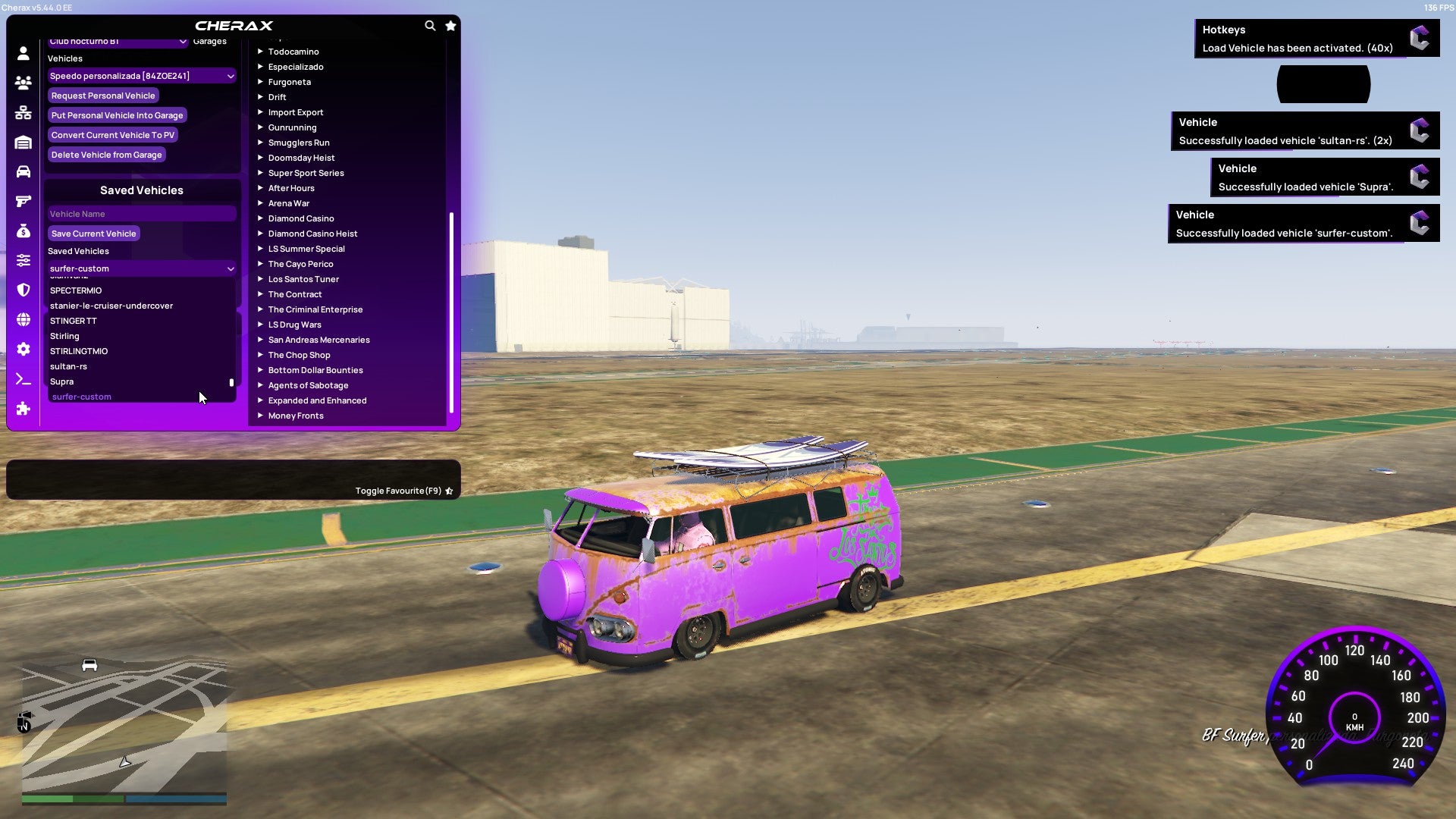This screenshot has height=819, width=1456.
Task: Open the Self menu in the sidebar
Action: point(23,54)
